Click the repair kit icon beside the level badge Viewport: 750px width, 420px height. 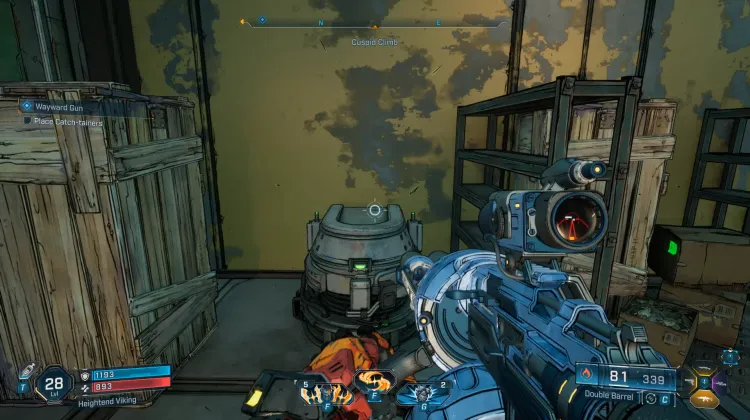click(x=24, y=372)
